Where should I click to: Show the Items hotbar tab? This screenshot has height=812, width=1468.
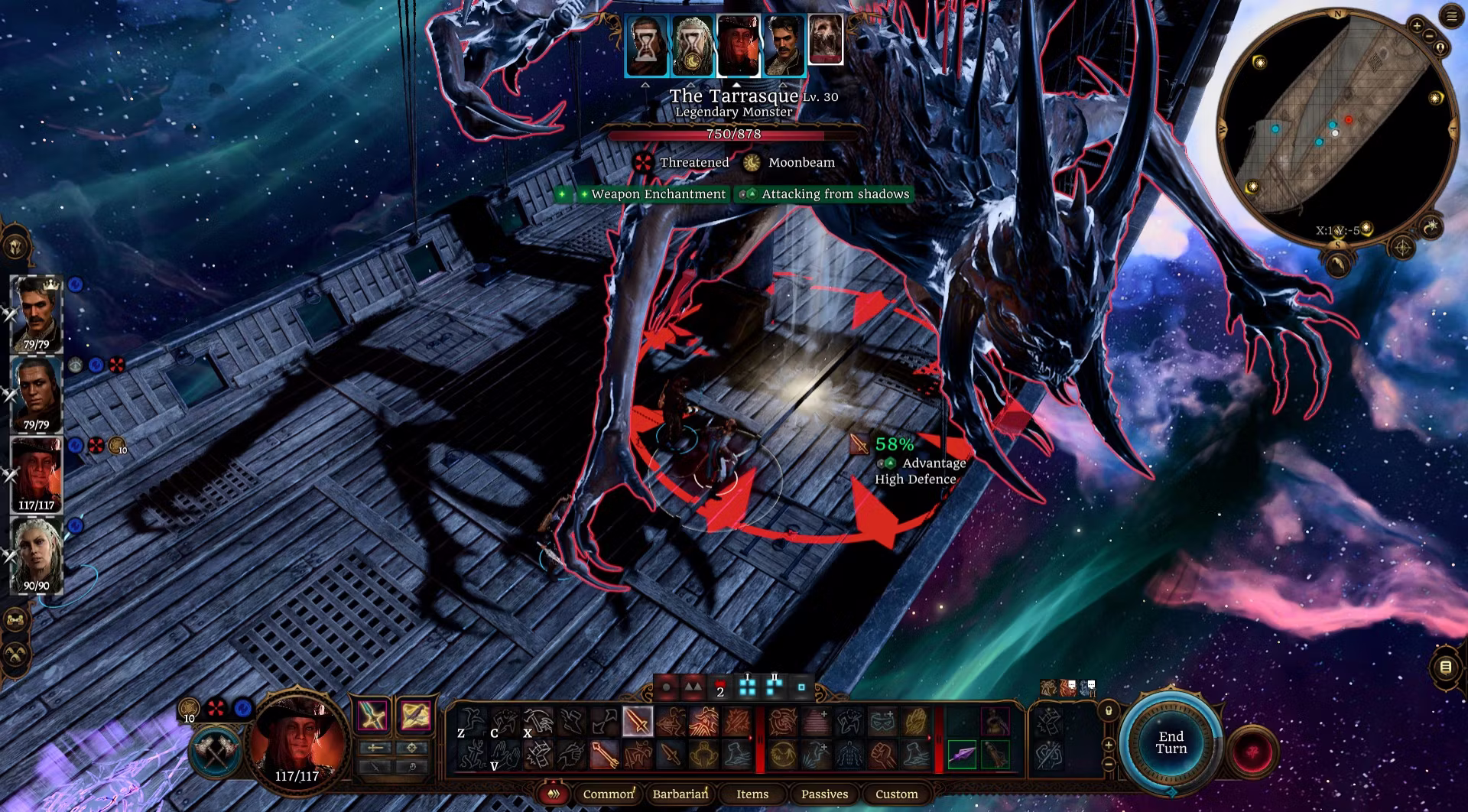(752, 794)
